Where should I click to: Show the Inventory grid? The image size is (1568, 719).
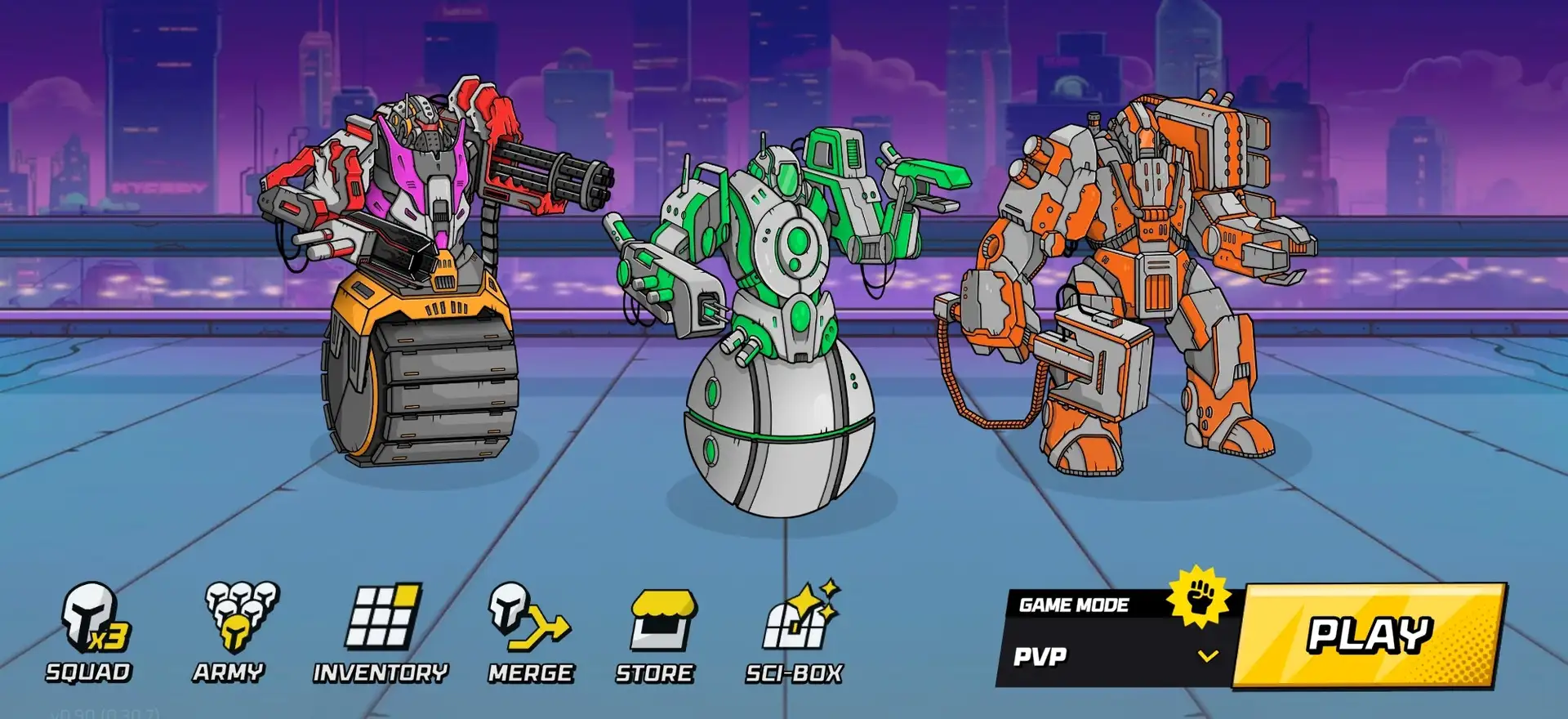point(381,631)
